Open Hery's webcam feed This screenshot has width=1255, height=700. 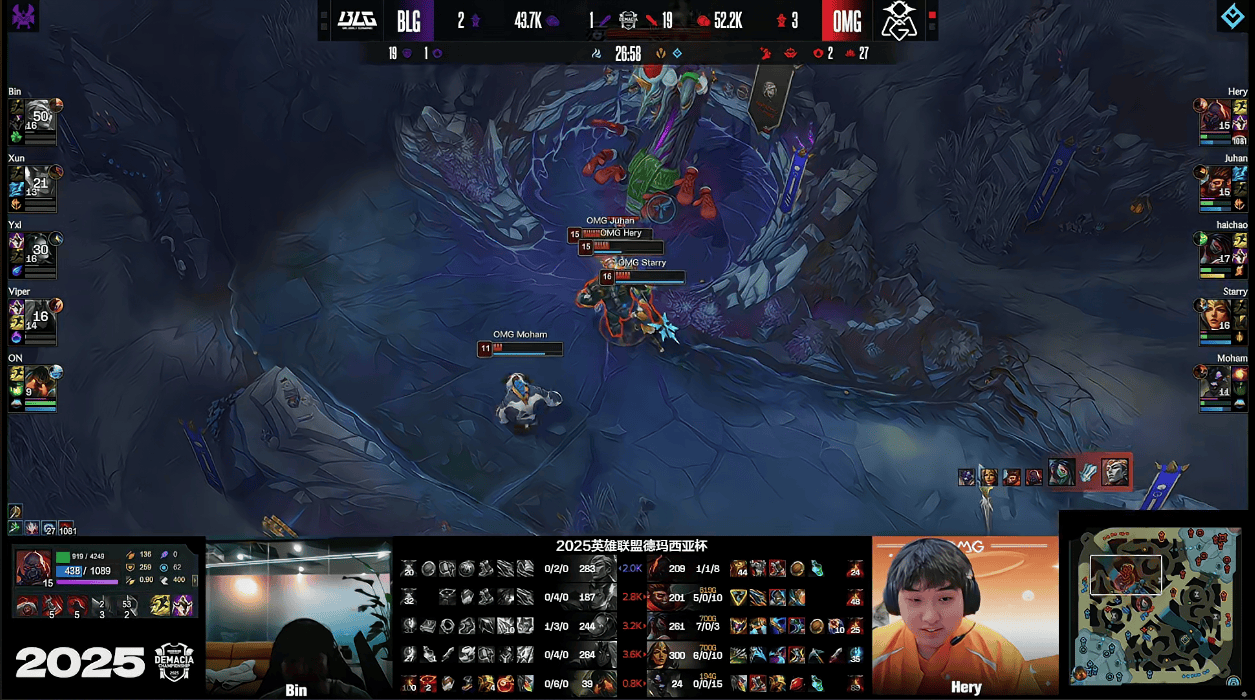click(964, 613)
